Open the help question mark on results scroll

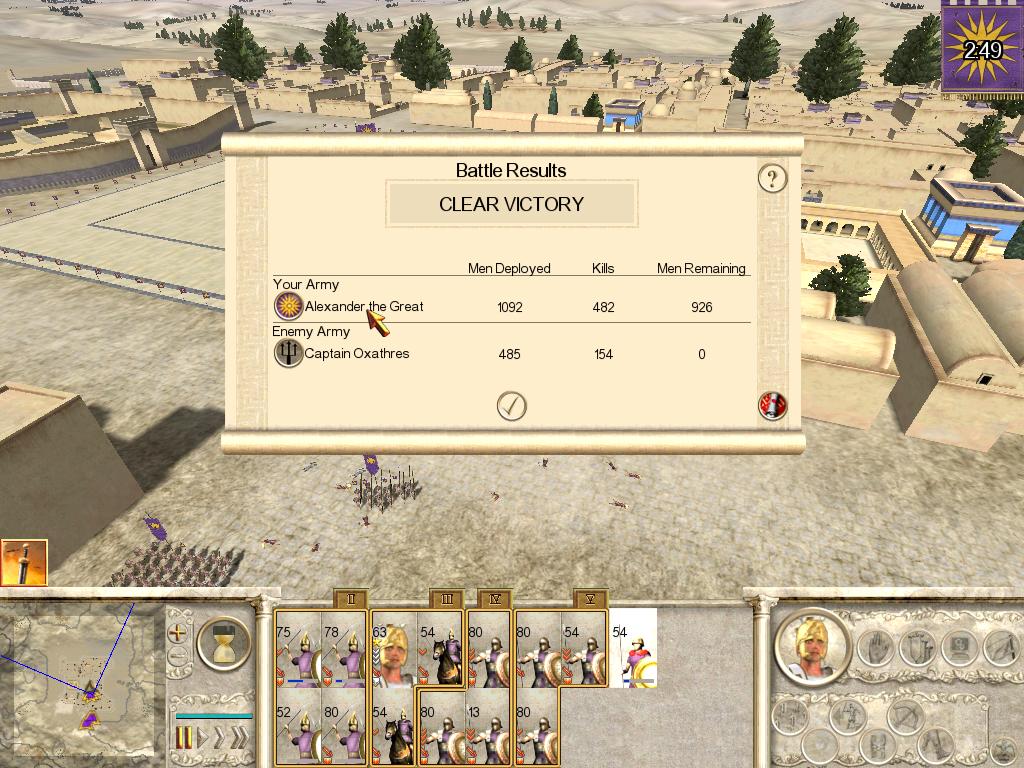pyautogui.click(x=772, y=179)
